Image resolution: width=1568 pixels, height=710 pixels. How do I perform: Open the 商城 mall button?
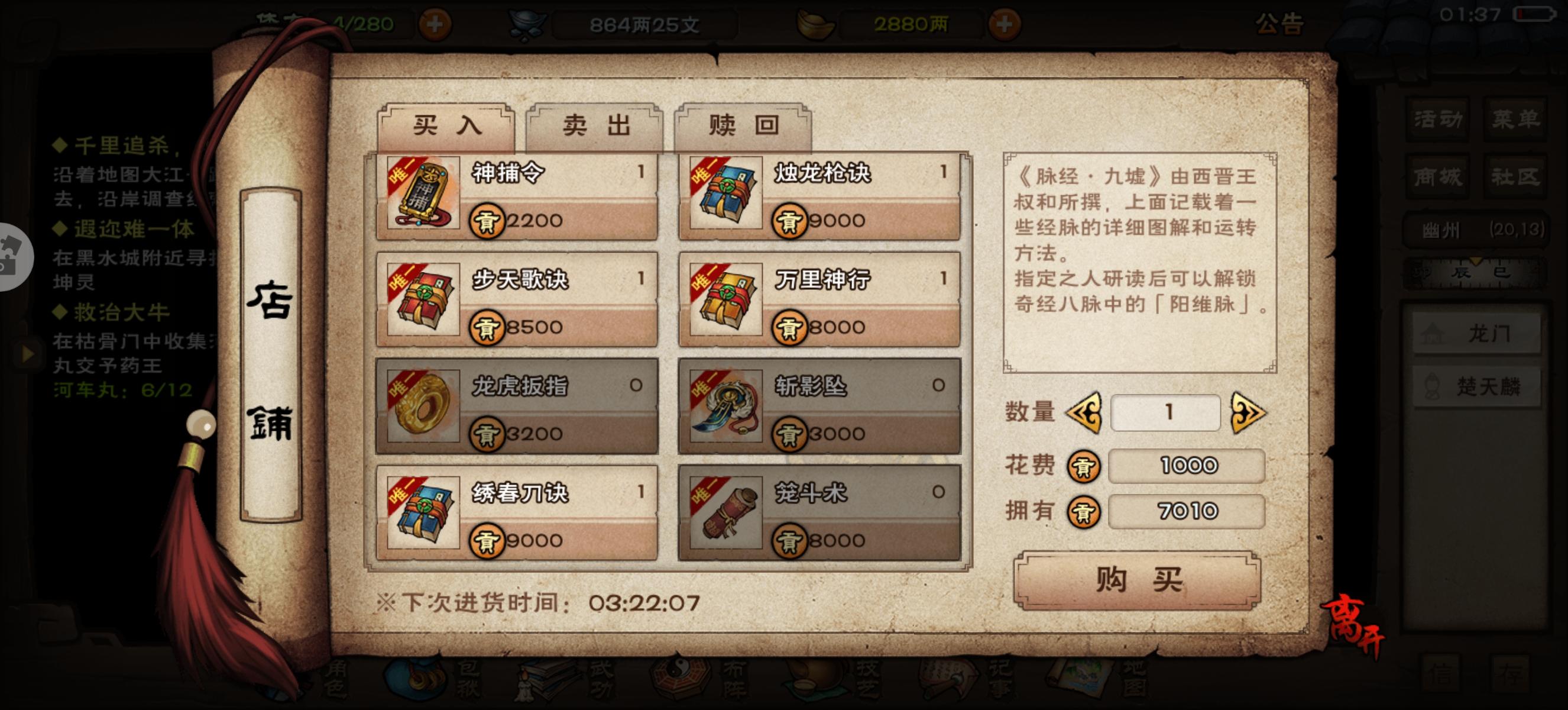click(x=1437, y=176)
